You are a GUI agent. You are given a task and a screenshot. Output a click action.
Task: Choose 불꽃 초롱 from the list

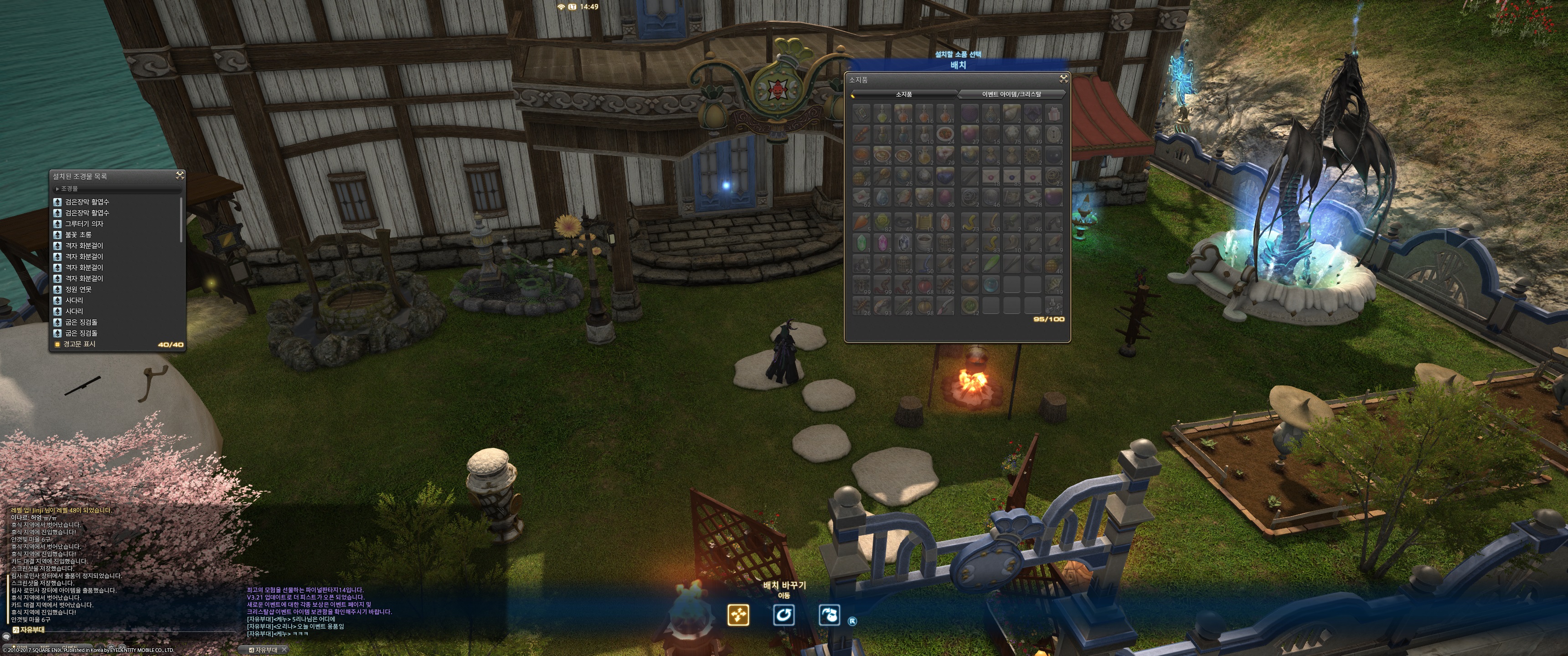click(78, 235)
